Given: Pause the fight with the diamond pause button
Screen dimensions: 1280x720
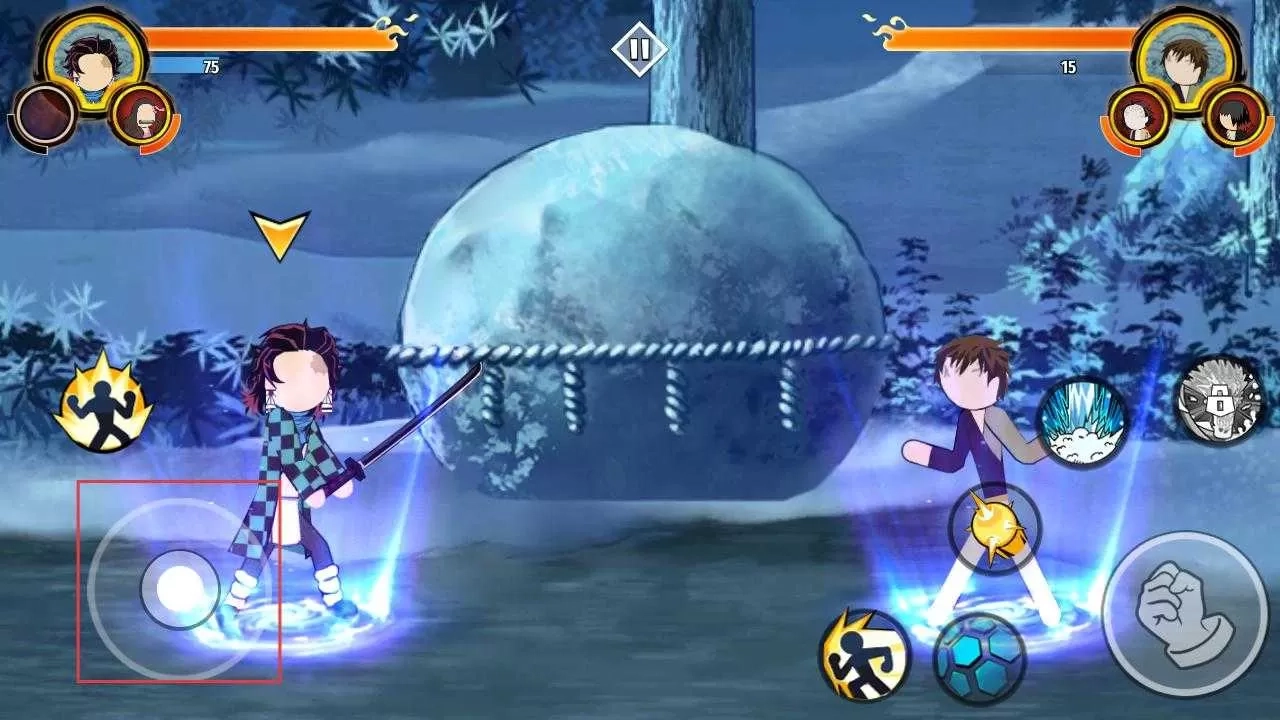Looking at the screenshot, I should pos(639,48).
